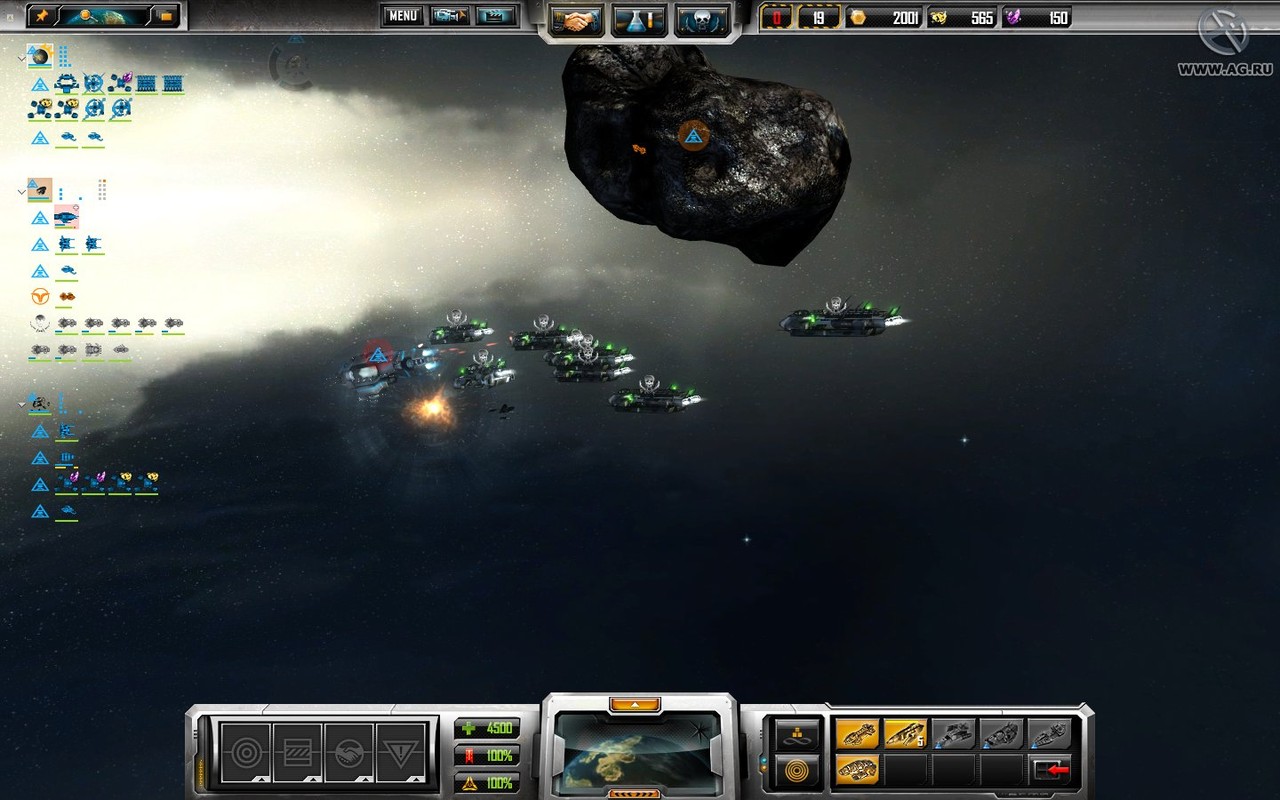
Task: Click the pin button in the top-left bar
Action: click(42, 16)
